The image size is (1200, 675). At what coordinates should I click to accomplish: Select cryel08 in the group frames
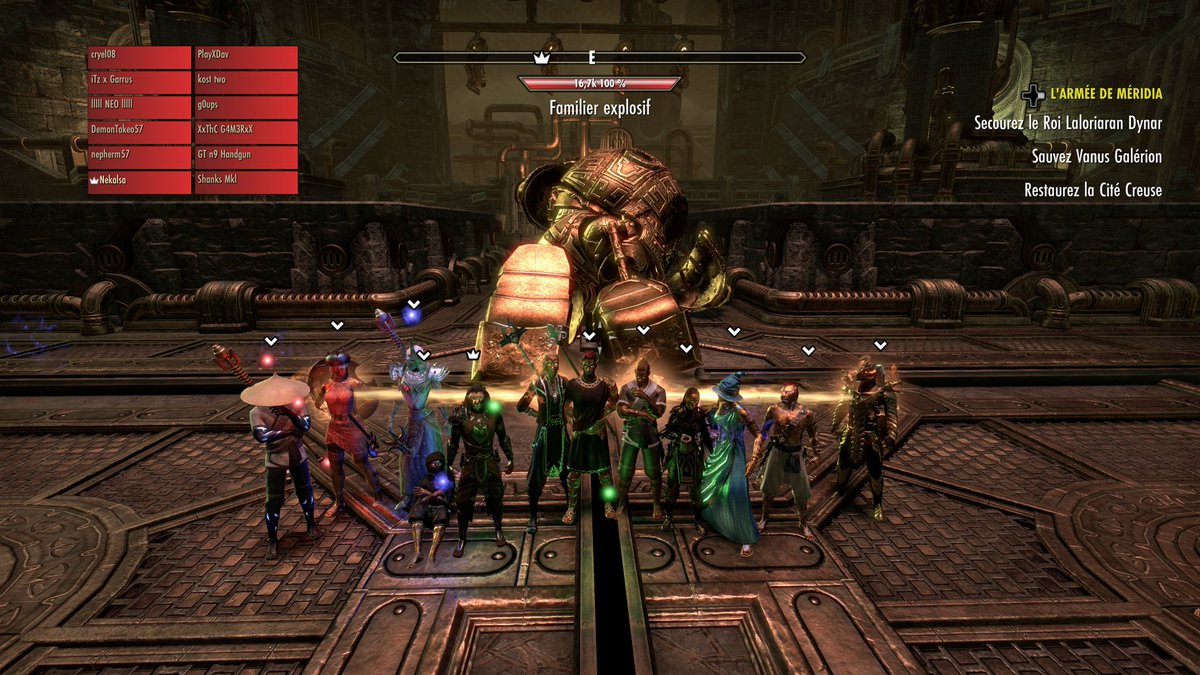coord(139,57)
